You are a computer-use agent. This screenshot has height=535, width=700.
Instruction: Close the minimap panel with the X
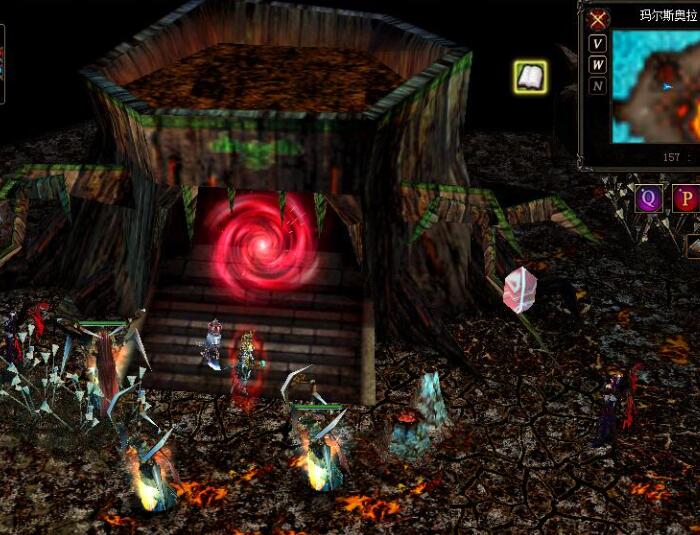598,19
